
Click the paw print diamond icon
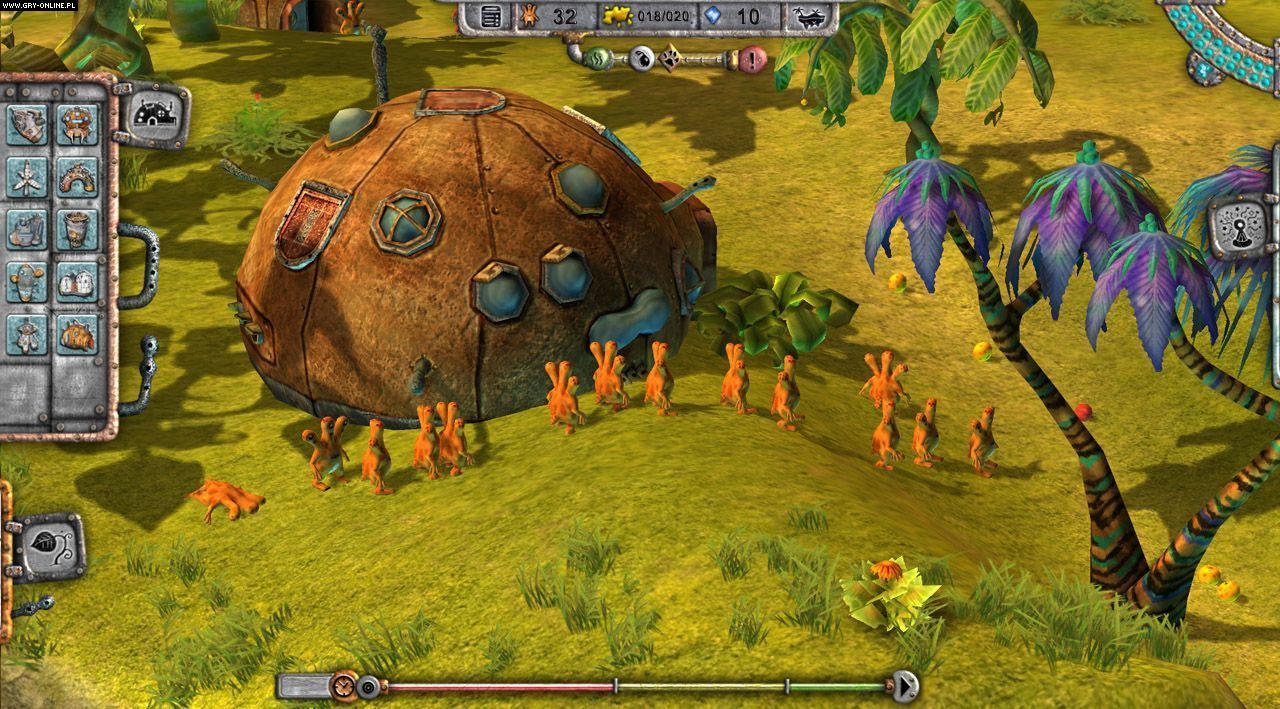coord(671,58)
